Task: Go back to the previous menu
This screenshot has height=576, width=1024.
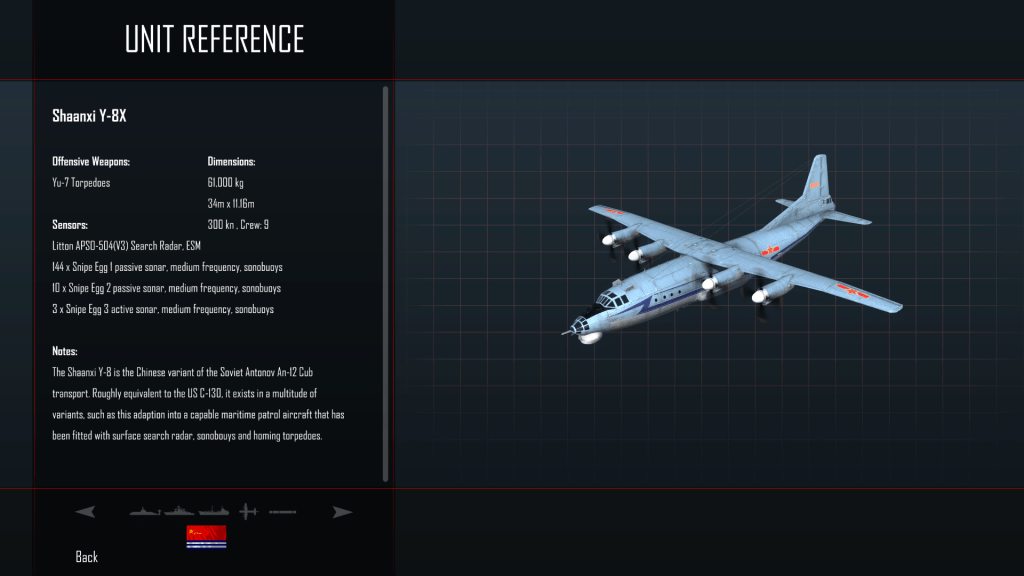Action: click(87, 556)
